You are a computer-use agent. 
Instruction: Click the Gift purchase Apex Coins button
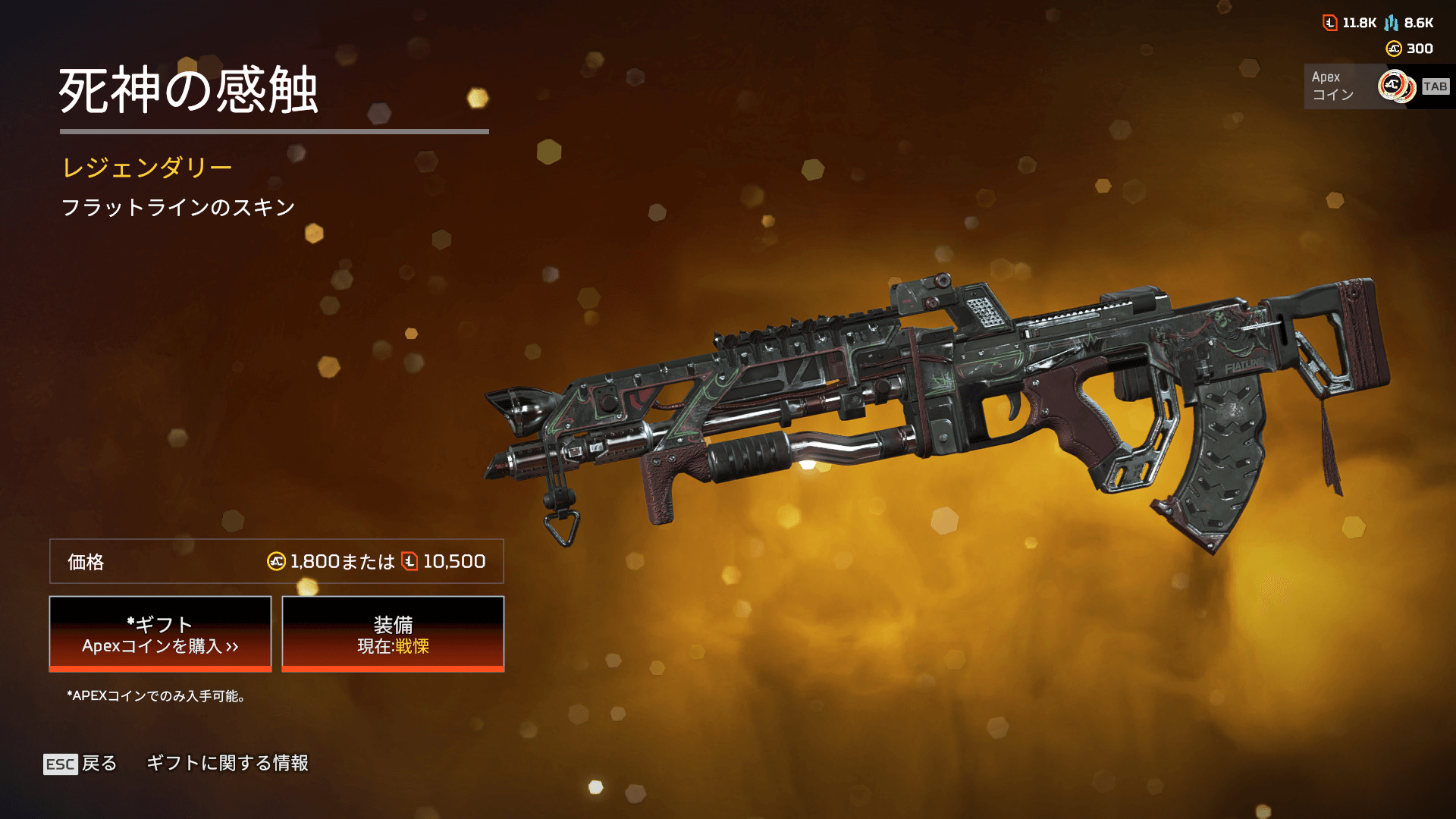click(x=160, y=634)
